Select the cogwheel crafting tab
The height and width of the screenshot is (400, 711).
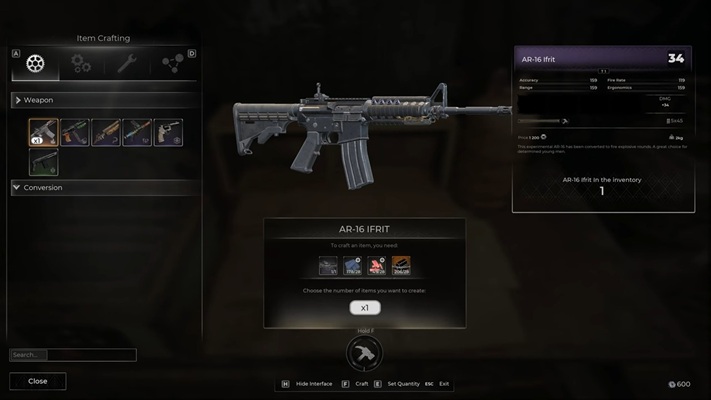click(36, 65)
